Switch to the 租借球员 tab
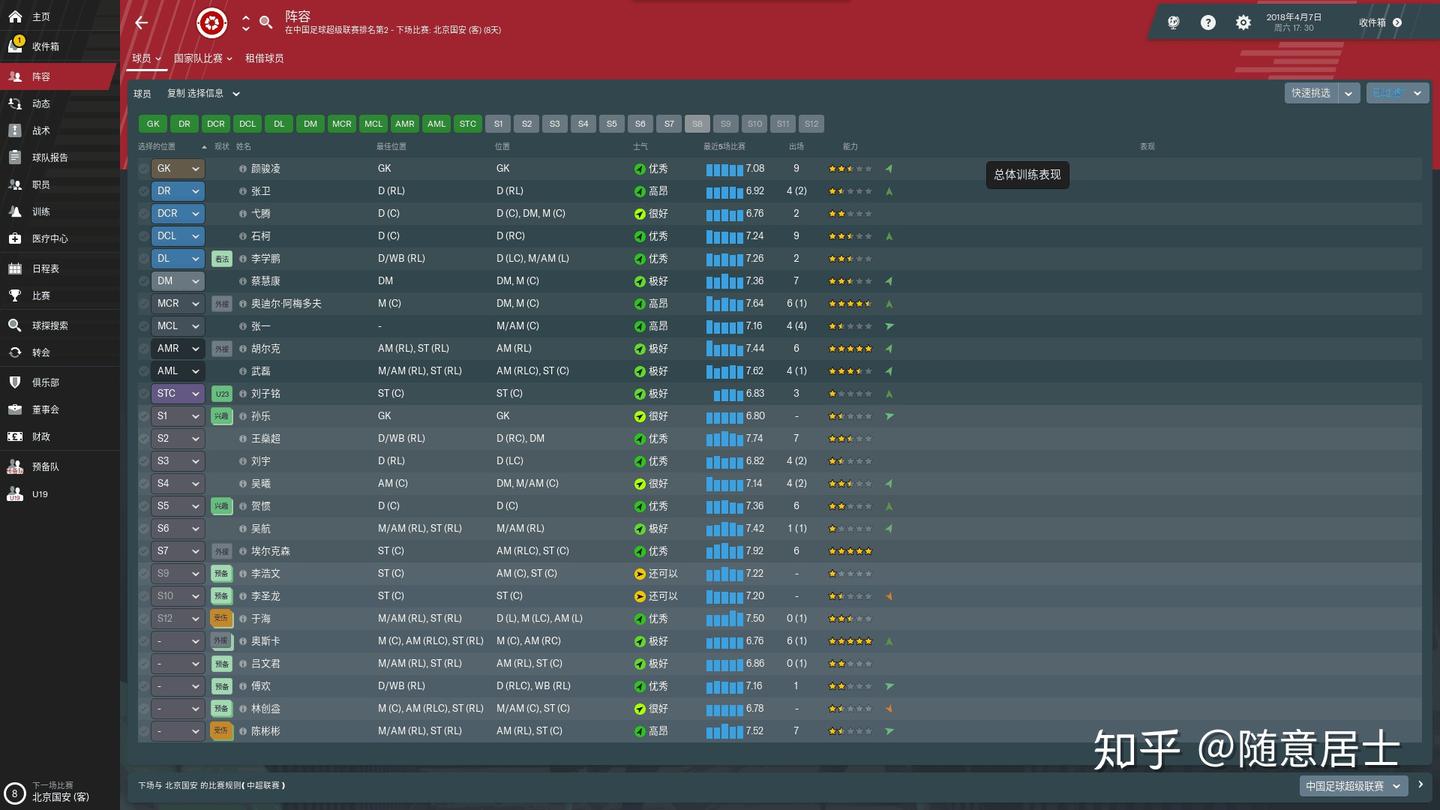This screenshot has height=810, width=1440. pos(264,58)
